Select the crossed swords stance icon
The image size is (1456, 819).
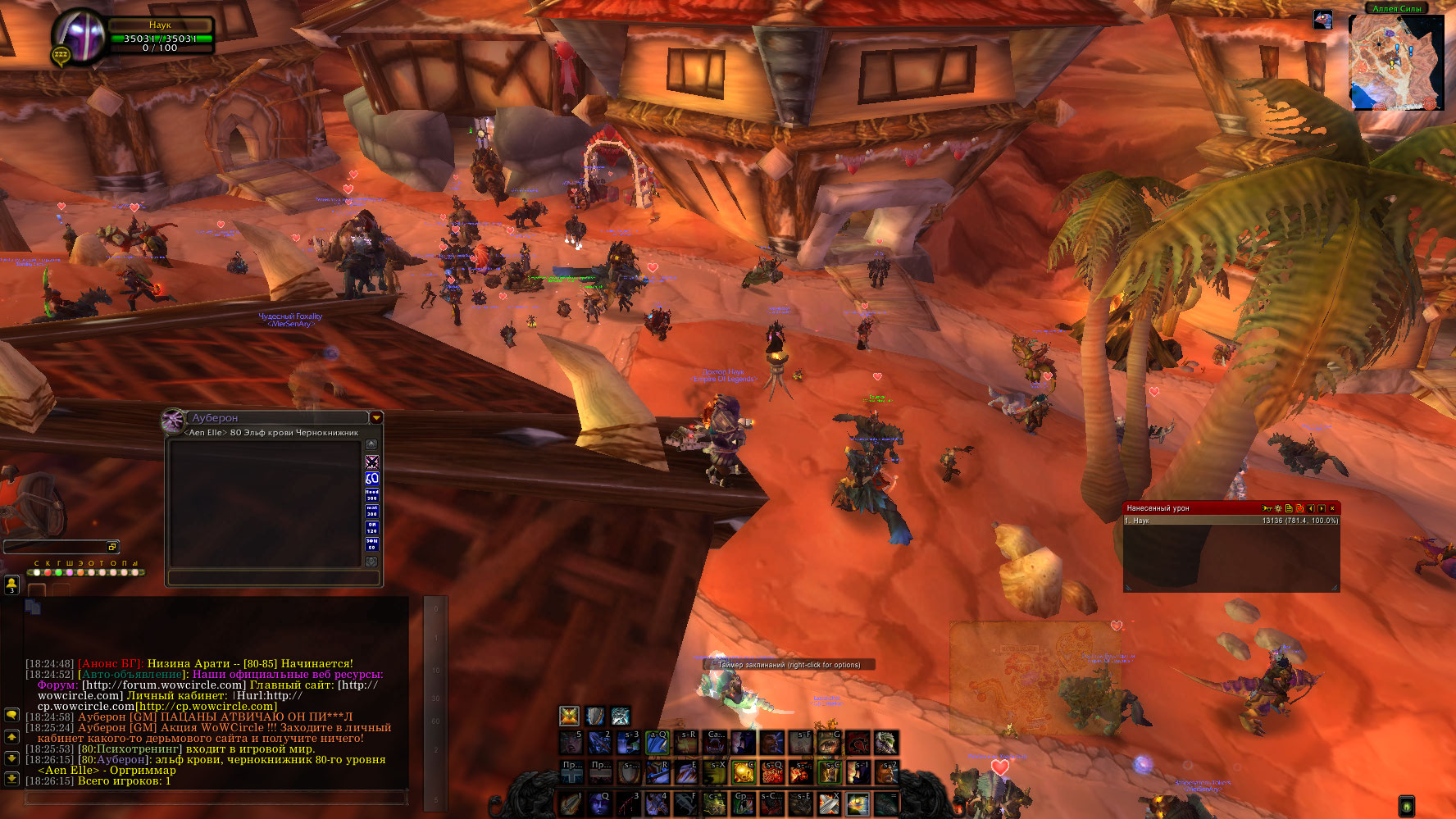click(x=569, y=716)
